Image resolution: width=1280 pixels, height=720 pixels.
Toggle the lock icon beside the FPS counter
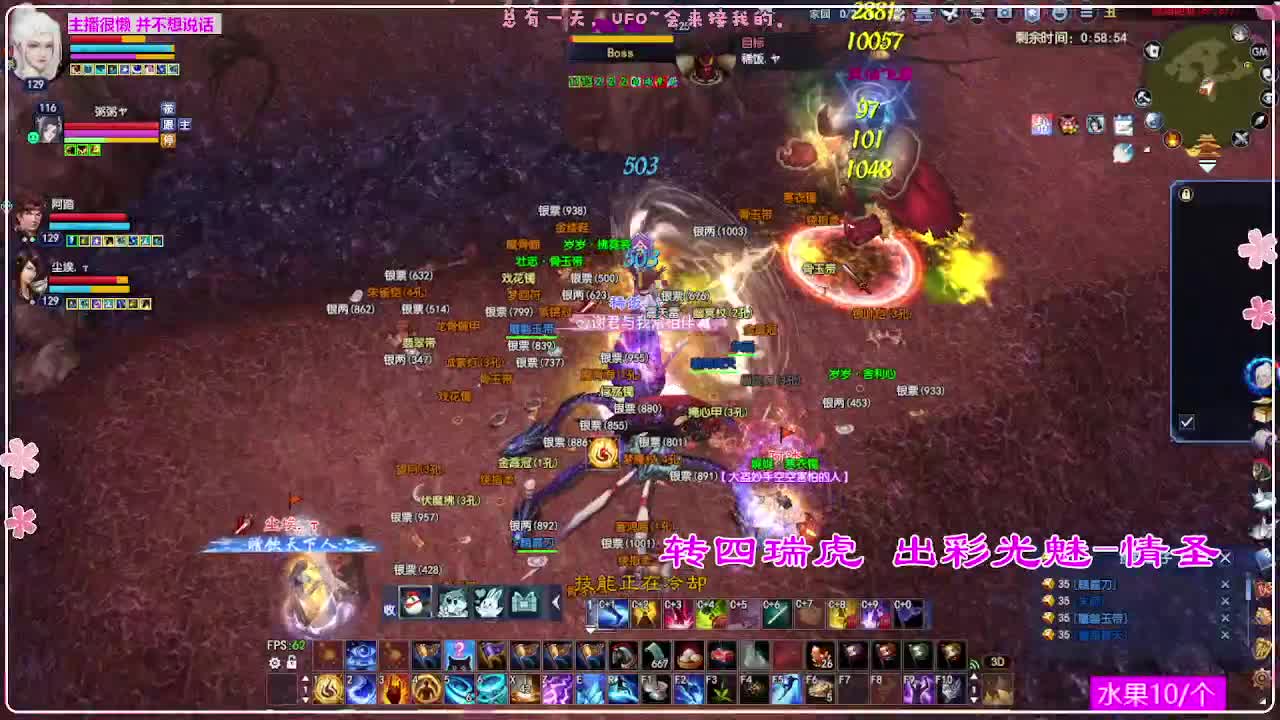click(x=292, y=663)
